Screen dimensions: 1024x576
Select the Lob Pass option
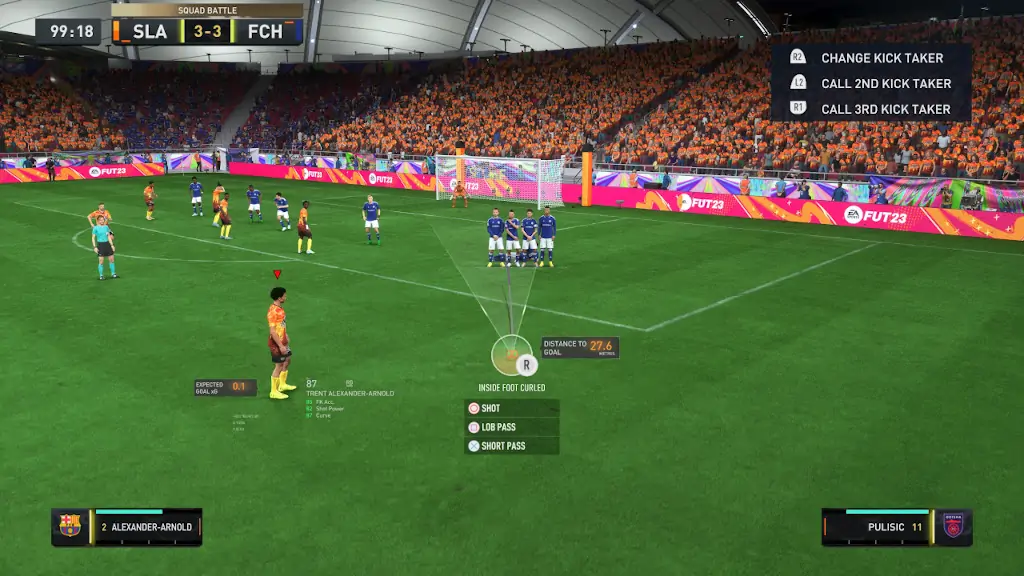(x=511, y=427)
